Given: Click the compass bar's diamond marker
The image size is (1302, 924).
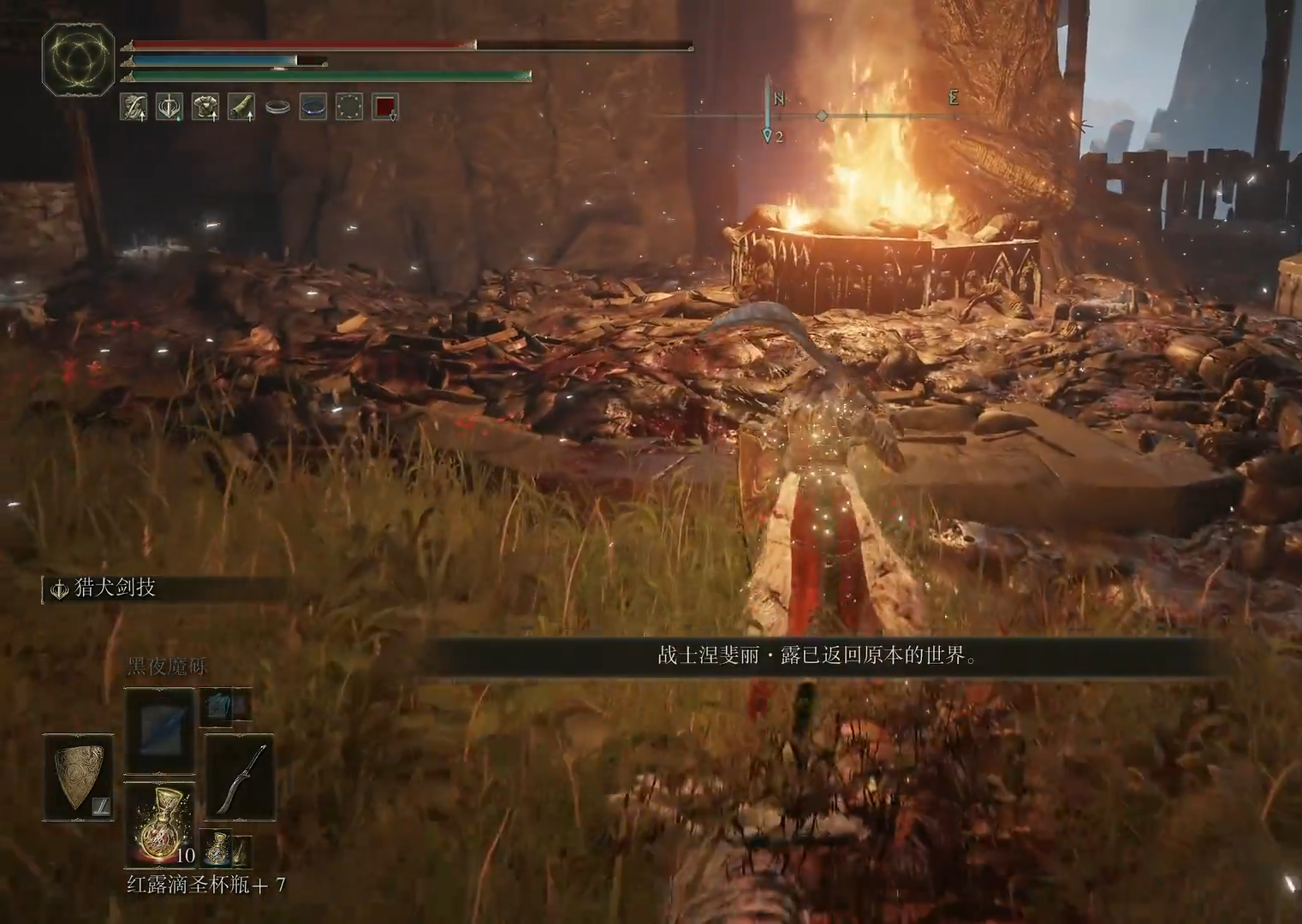Looking at the screenshot, I should tap(822, 115).
